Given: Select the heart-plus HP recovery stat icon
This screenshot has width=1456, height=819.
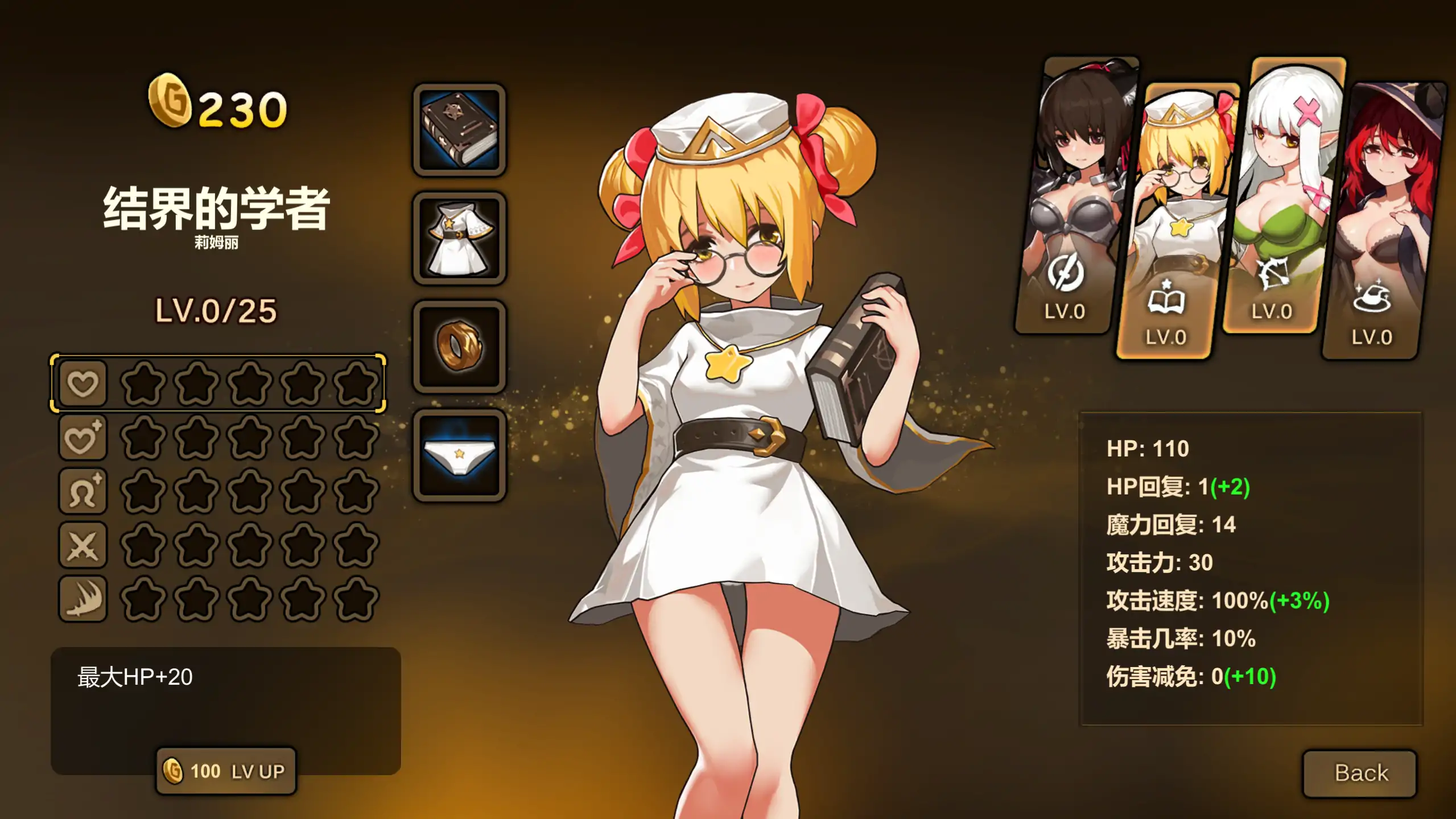Looking at the screenshot, I should [x=83, y=437].
